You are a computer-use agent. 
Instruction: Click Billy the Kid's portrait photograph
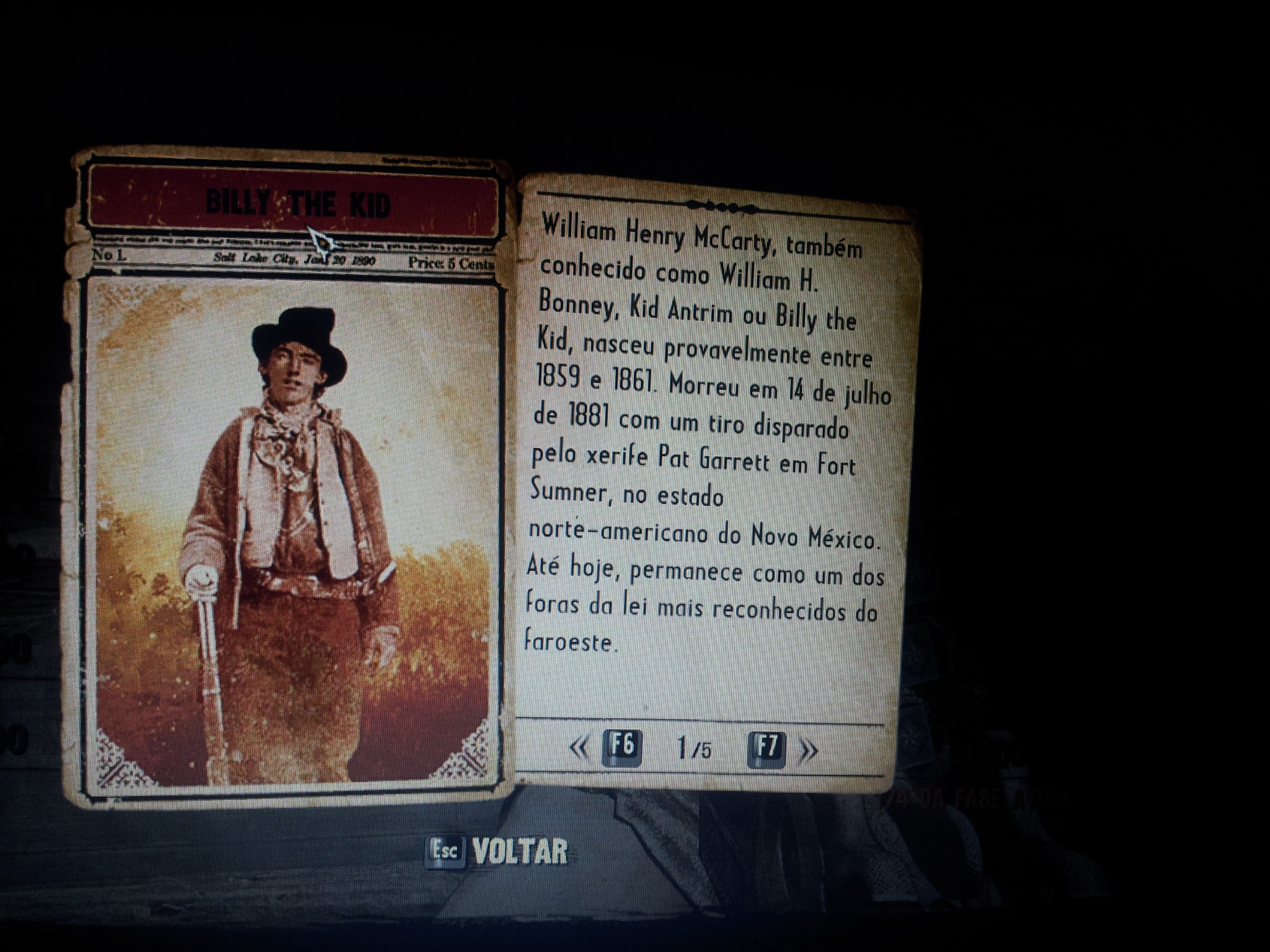(x=298, y=527)
